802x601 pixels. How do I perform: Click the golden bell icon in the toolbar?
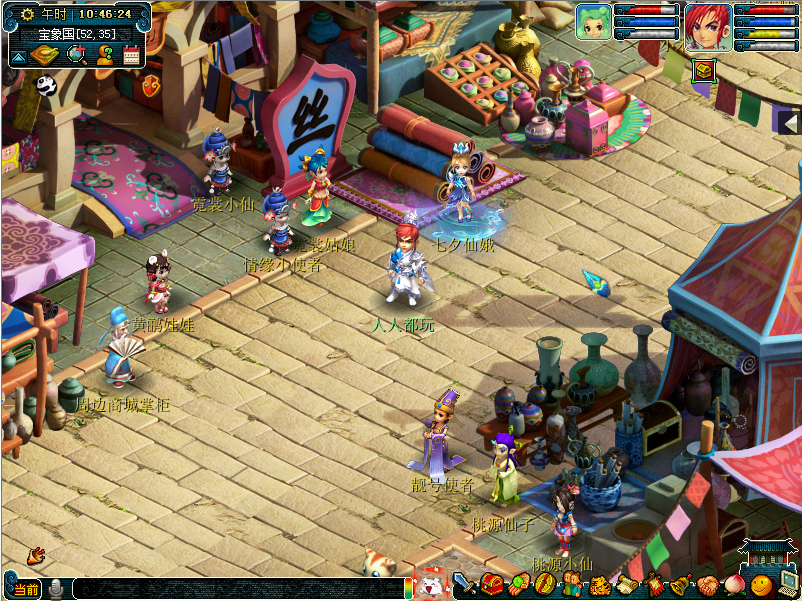click(x=680, y=585)
